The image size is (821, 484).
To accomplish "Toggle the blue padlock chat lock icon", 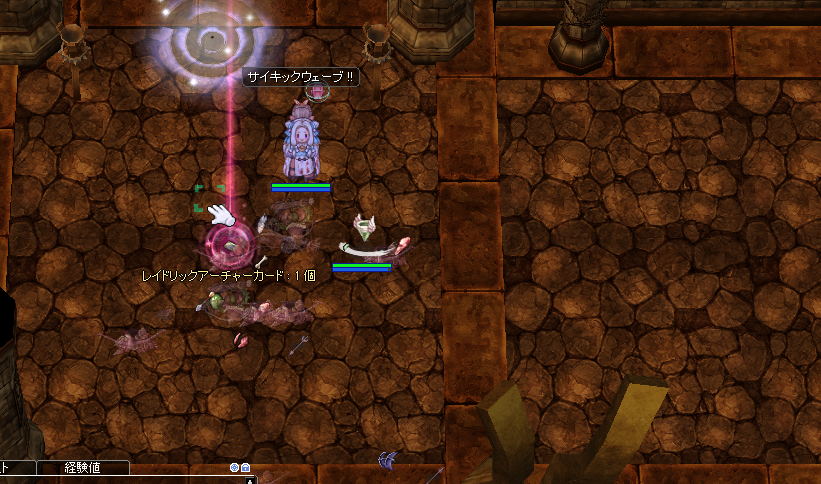I will [x=245, y=467].
